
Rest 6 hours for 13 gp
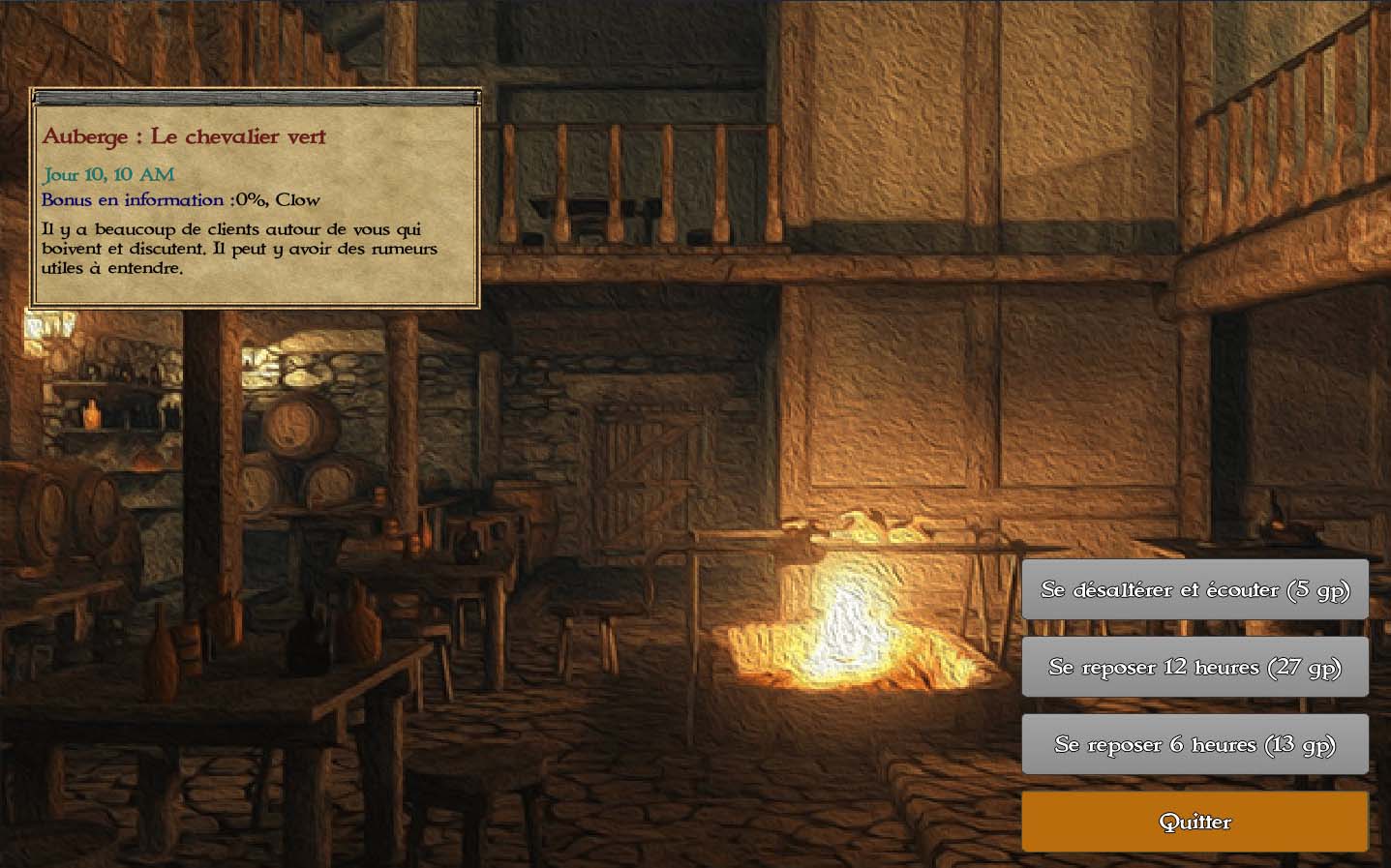coord(1194,744)
